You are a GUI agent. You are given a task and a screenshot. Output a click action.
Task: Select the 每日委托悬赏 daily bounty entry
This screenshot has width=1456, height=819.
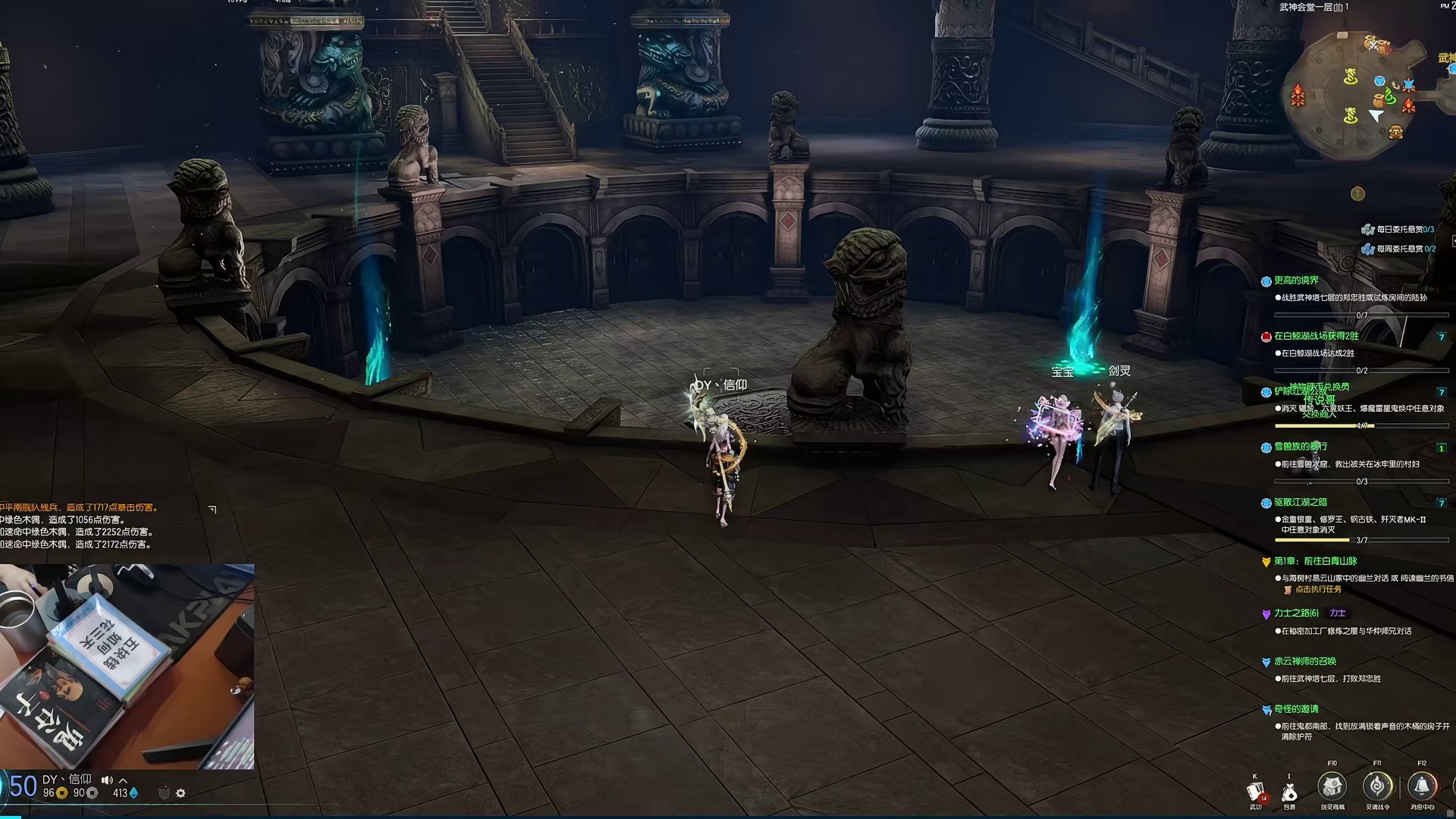tap(1404, 229)
